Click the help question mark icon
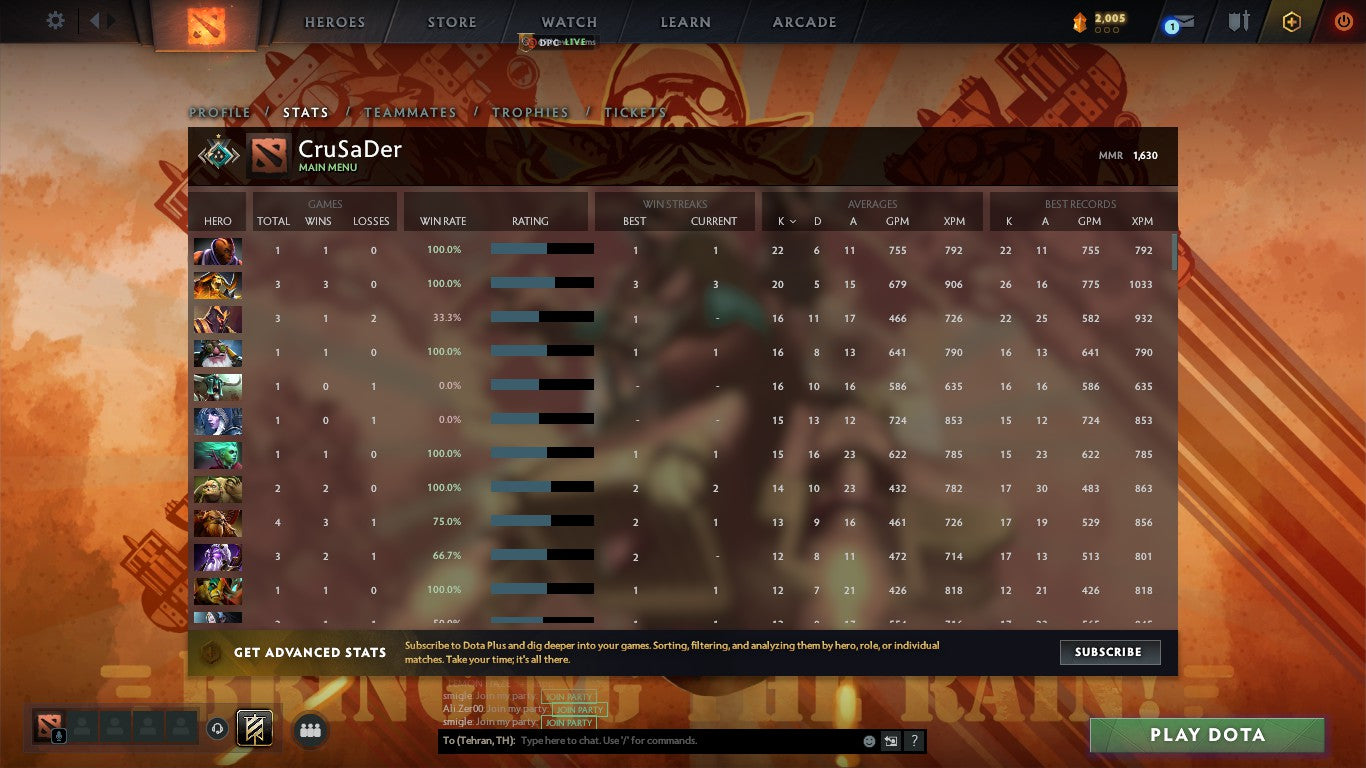1366x768 pixels. click(x=913, y=740)
